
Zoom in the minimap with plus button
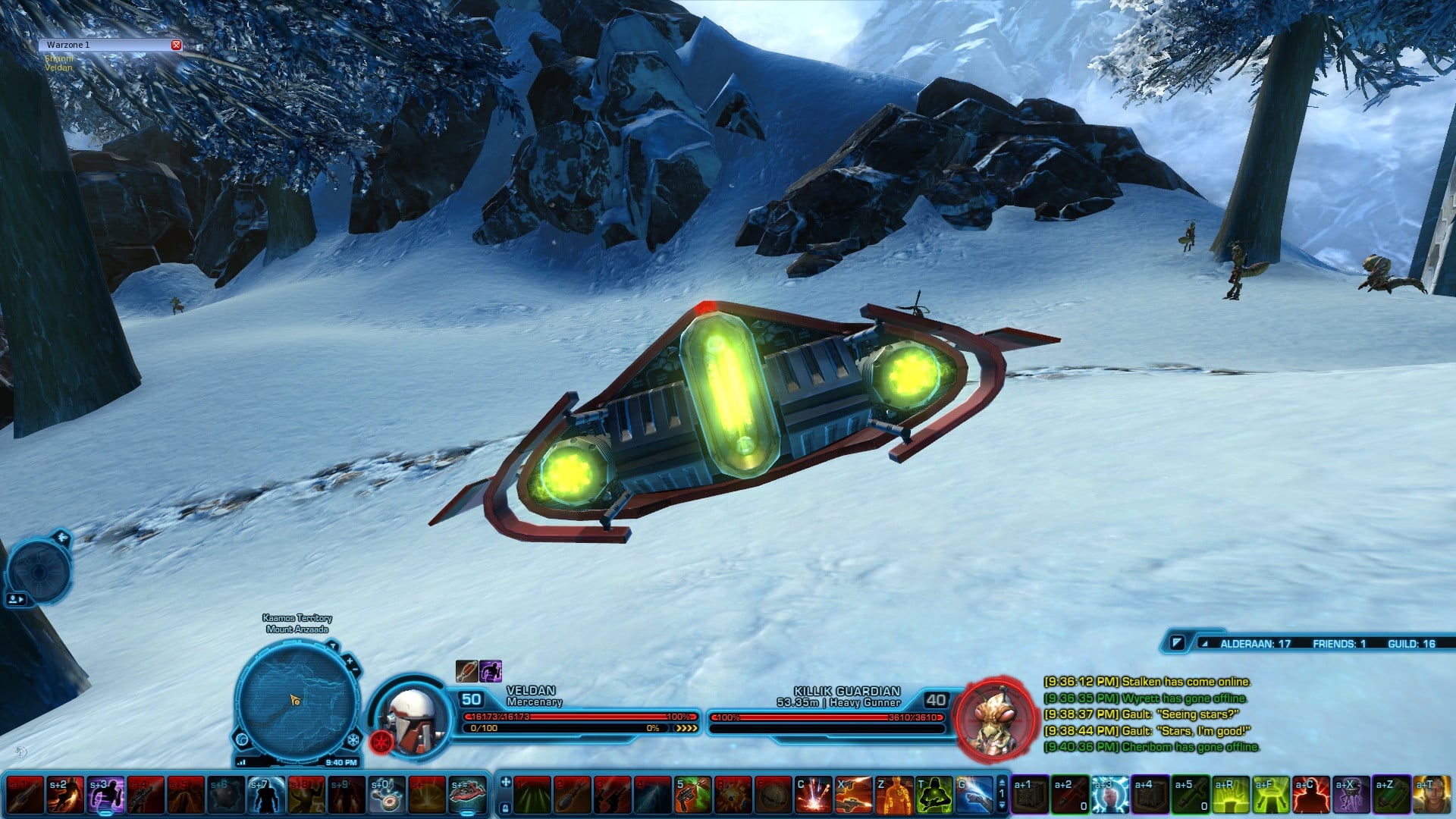pyautogui.click(x=350, y=661)
